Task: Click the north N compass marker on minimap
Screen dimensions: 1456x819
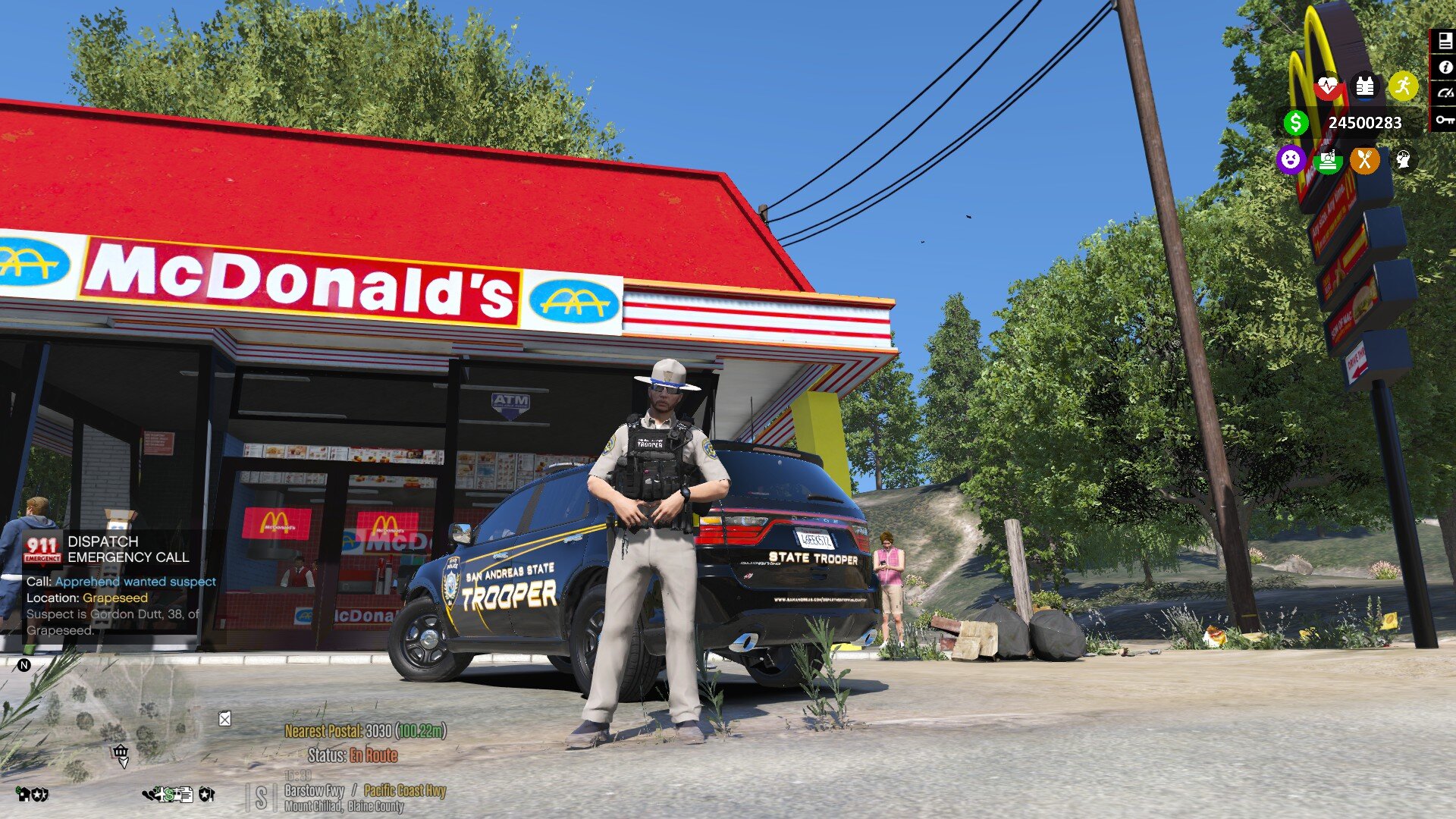Action: pyautogui.click(x=24, y=665)
